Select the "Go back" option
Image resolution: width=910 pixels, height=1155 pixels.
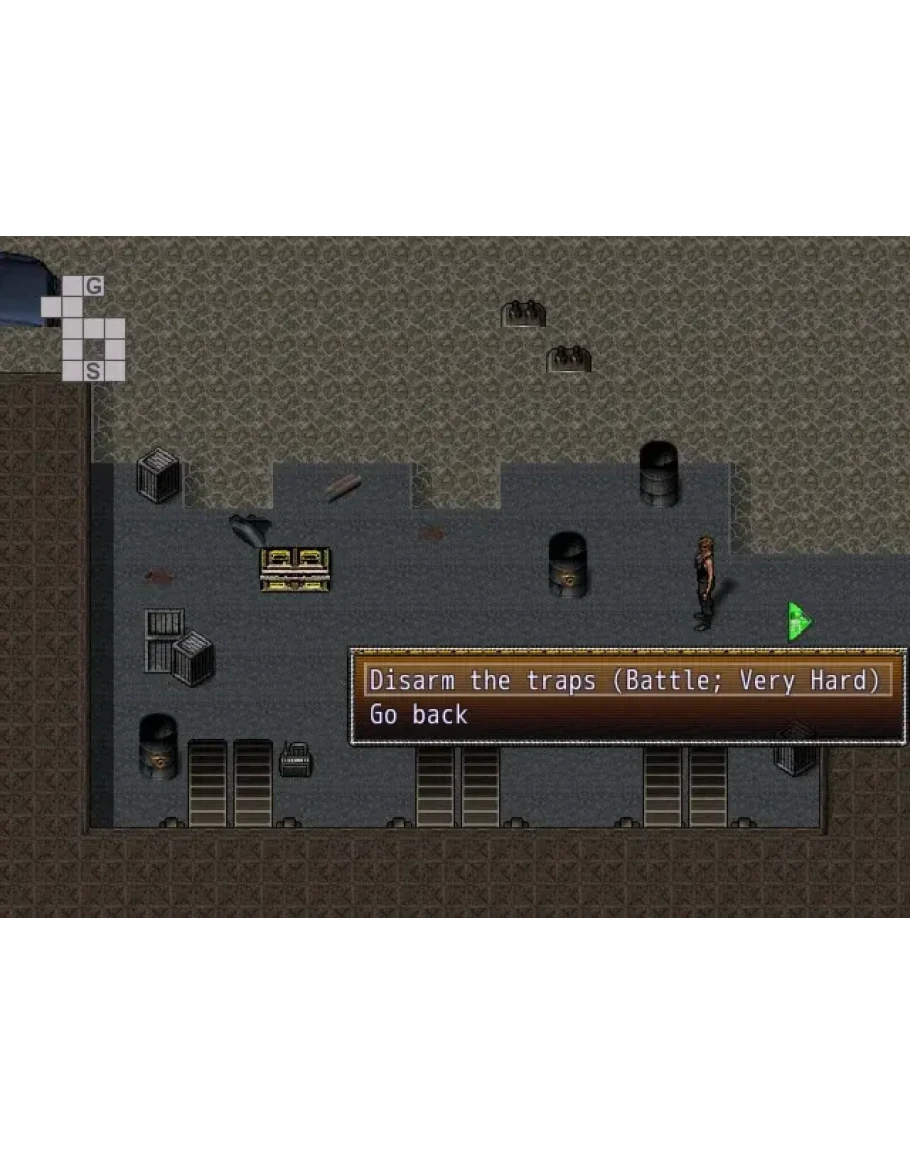(x=419, y=715)
